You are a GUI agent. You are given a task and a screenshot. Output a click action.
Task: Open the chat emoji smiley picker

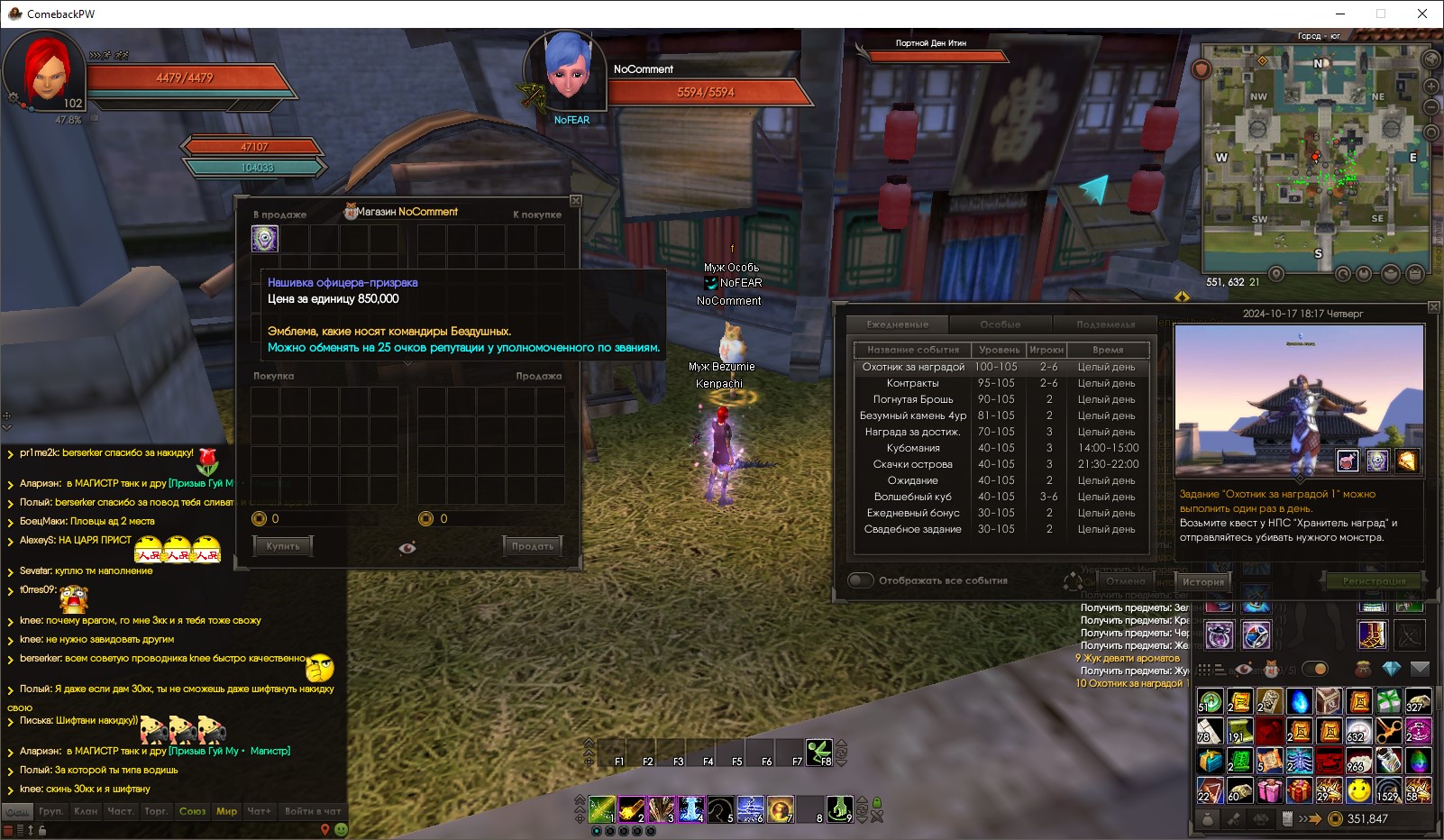point(341,829)
